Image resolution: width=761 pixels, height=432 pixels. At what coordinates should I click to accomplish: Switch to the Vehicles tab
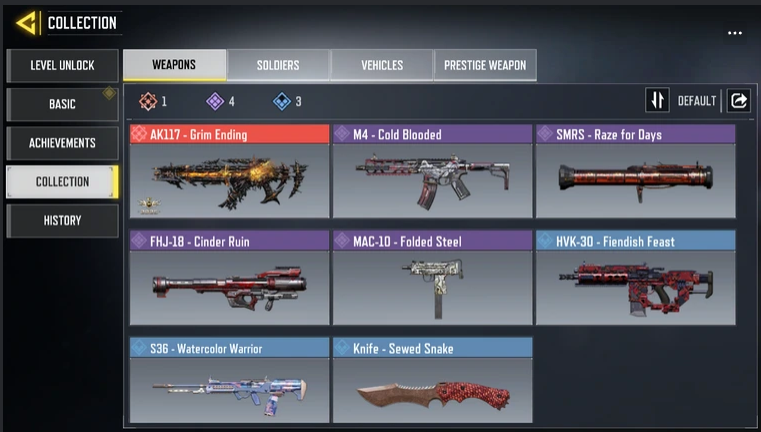(382, 65)
